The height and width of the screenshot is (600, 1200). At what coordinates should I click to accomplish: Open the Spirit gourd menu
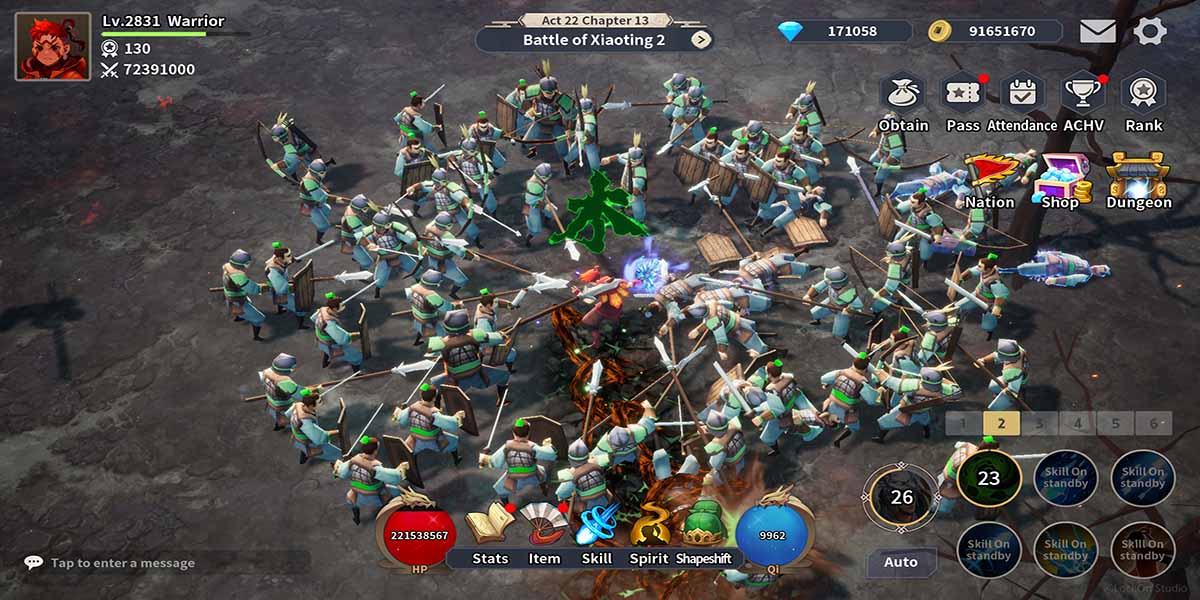coord(649,526)
